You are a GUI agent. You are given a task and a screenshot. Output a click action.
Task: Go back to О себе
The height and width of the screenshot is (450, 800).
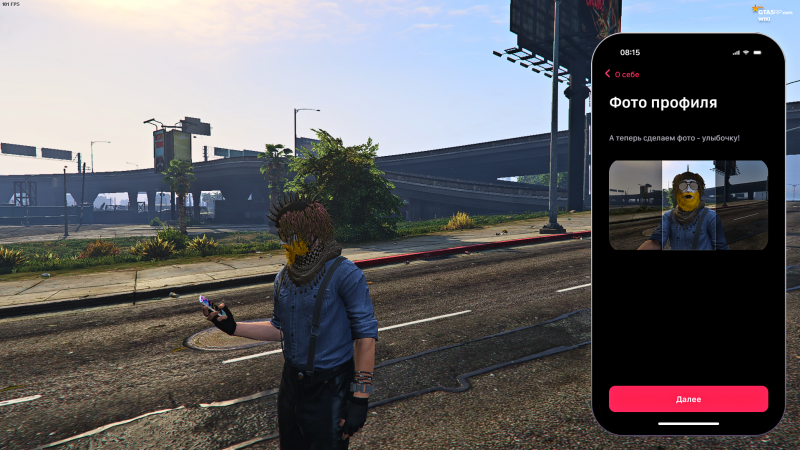(x=621, y=74)
